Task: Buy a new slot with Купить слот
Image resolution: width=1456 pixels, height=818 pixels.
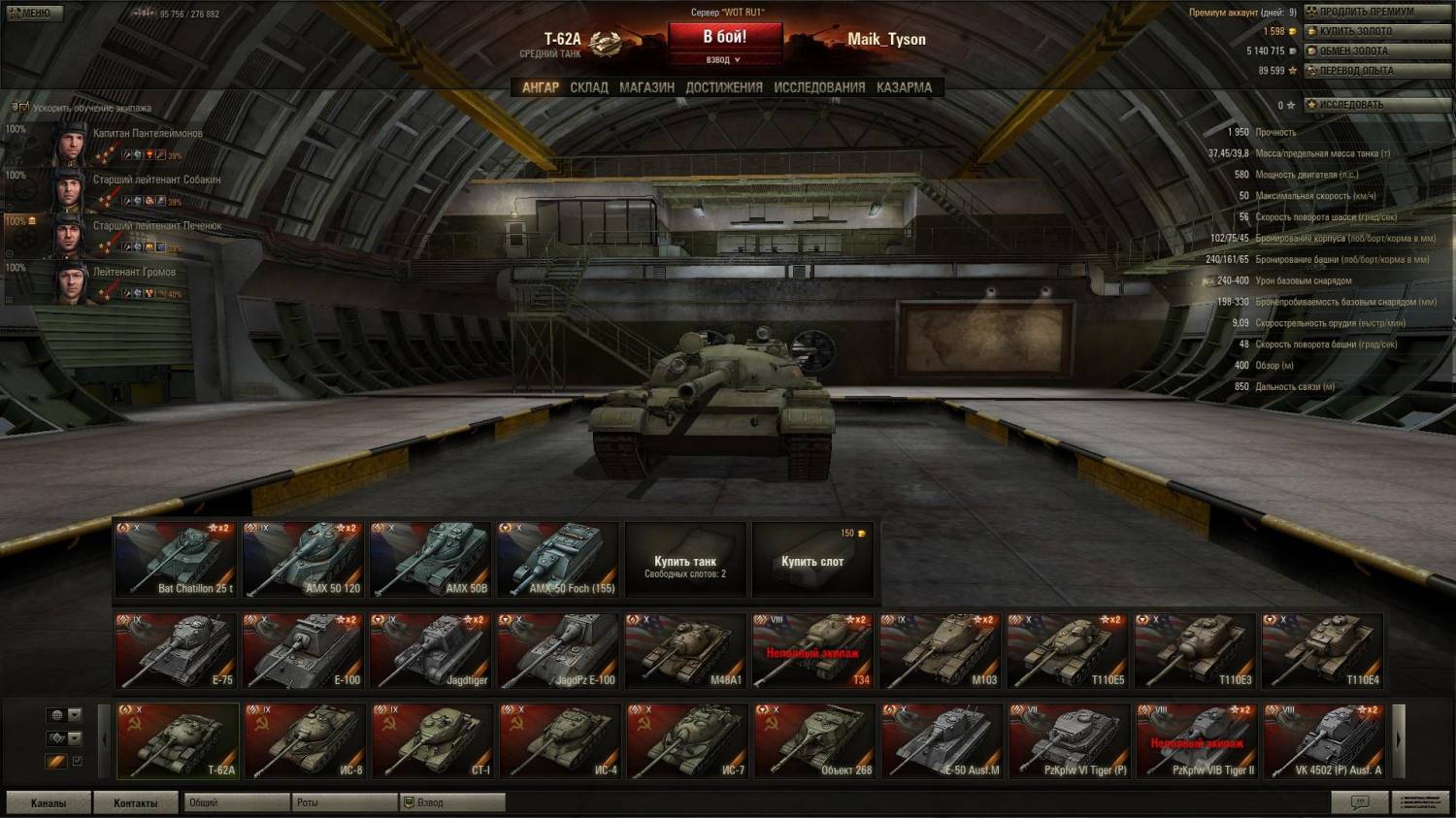Action: coord(812,562)
